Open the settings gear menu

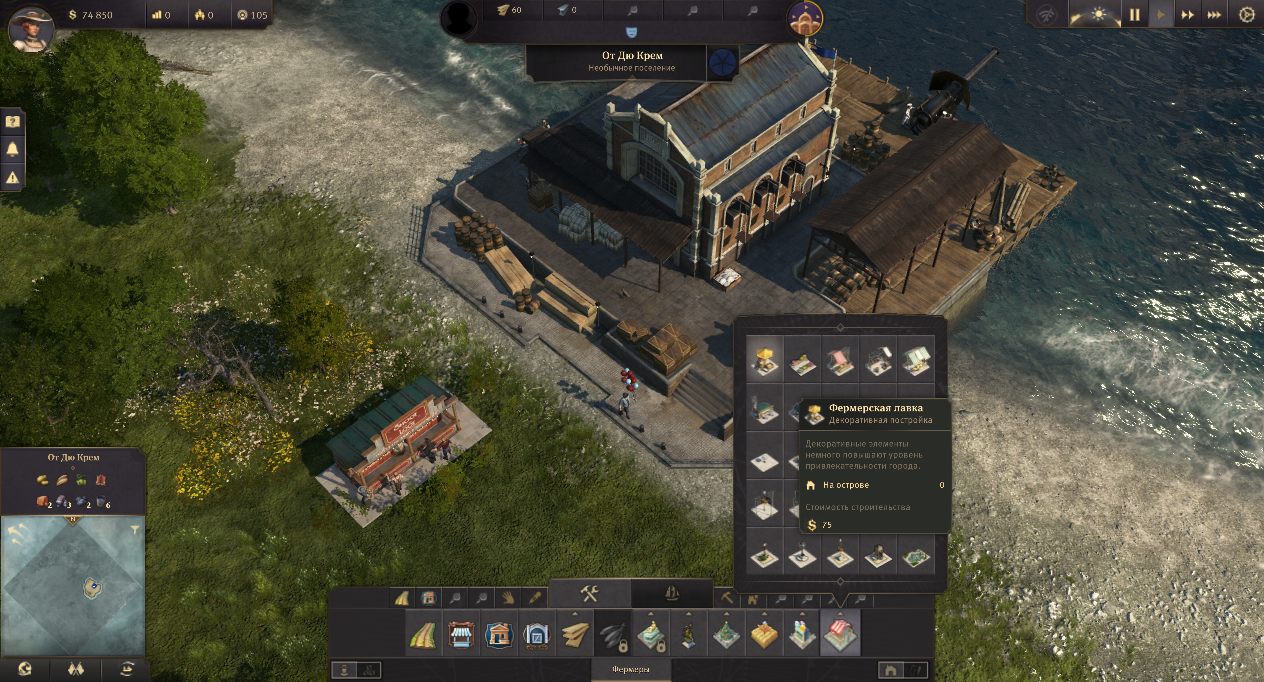pyautogui.click(x=1246, y=15)
